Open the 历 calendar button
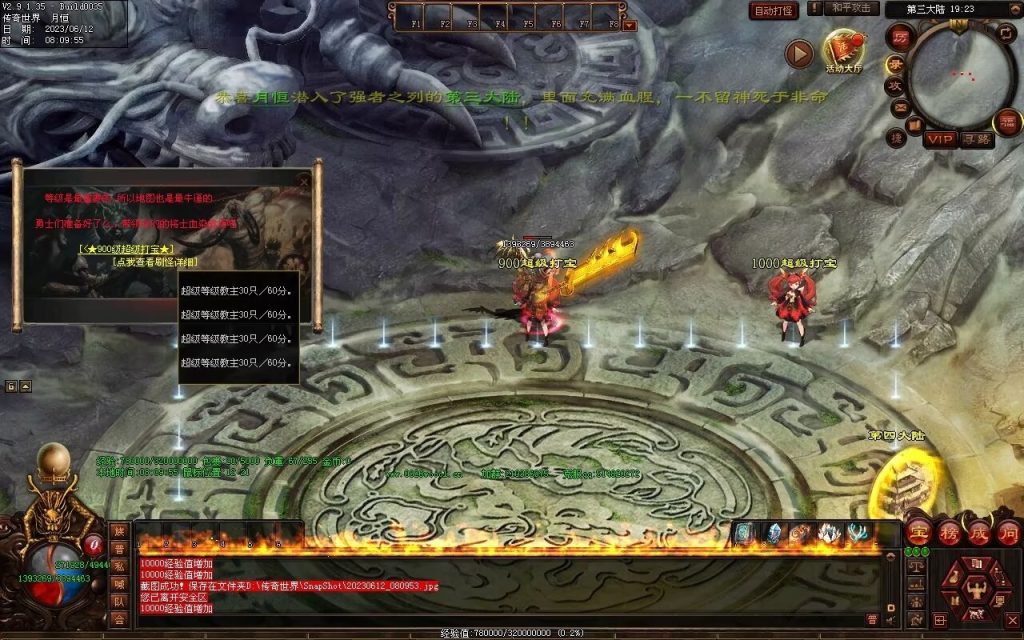This screenshot has height=640, width=1024. pyautogui.click(x=899, y=36)
